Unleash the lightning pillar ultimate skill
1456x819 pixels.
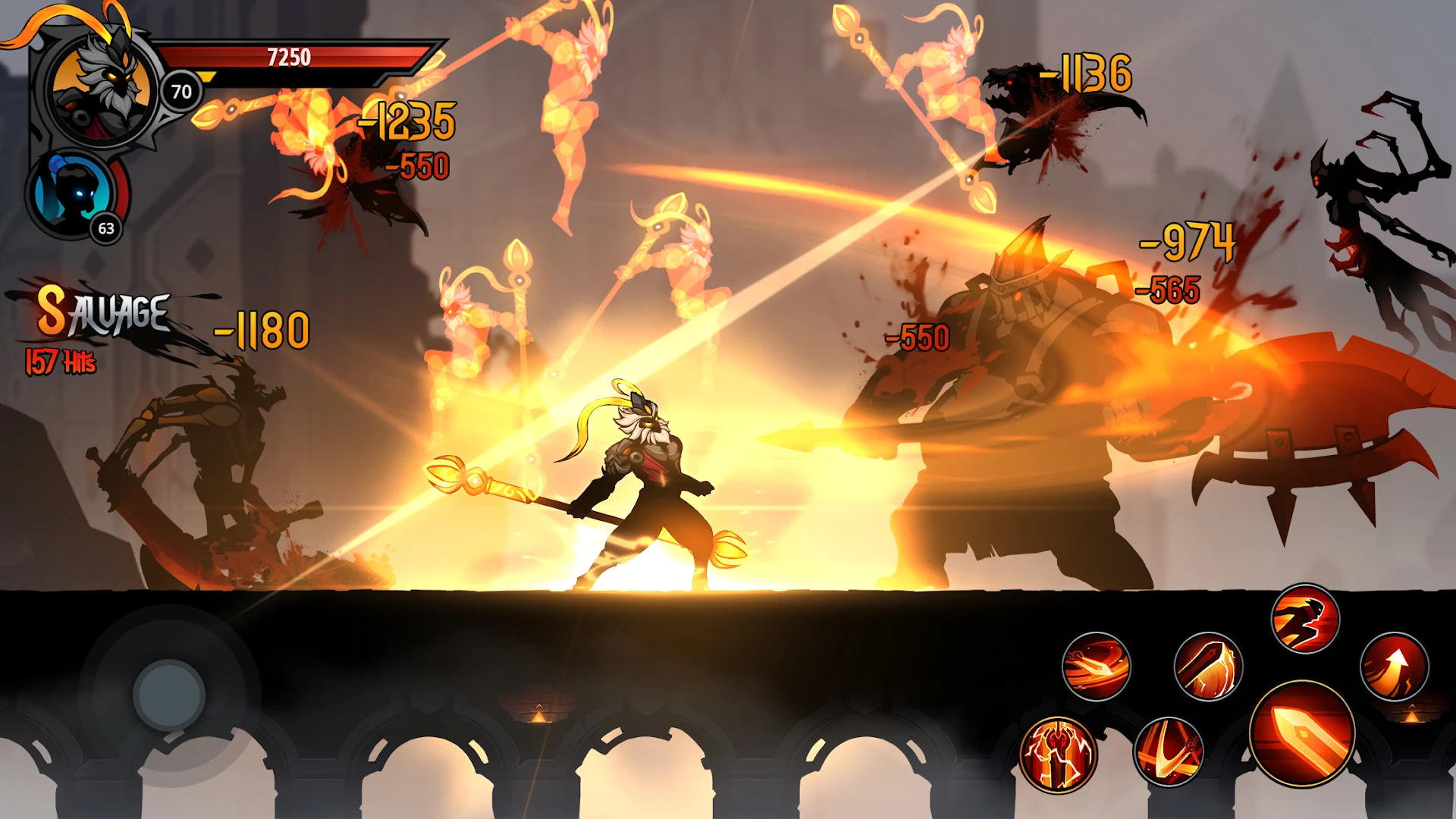pyautogui.click(x=1058, y=754)
